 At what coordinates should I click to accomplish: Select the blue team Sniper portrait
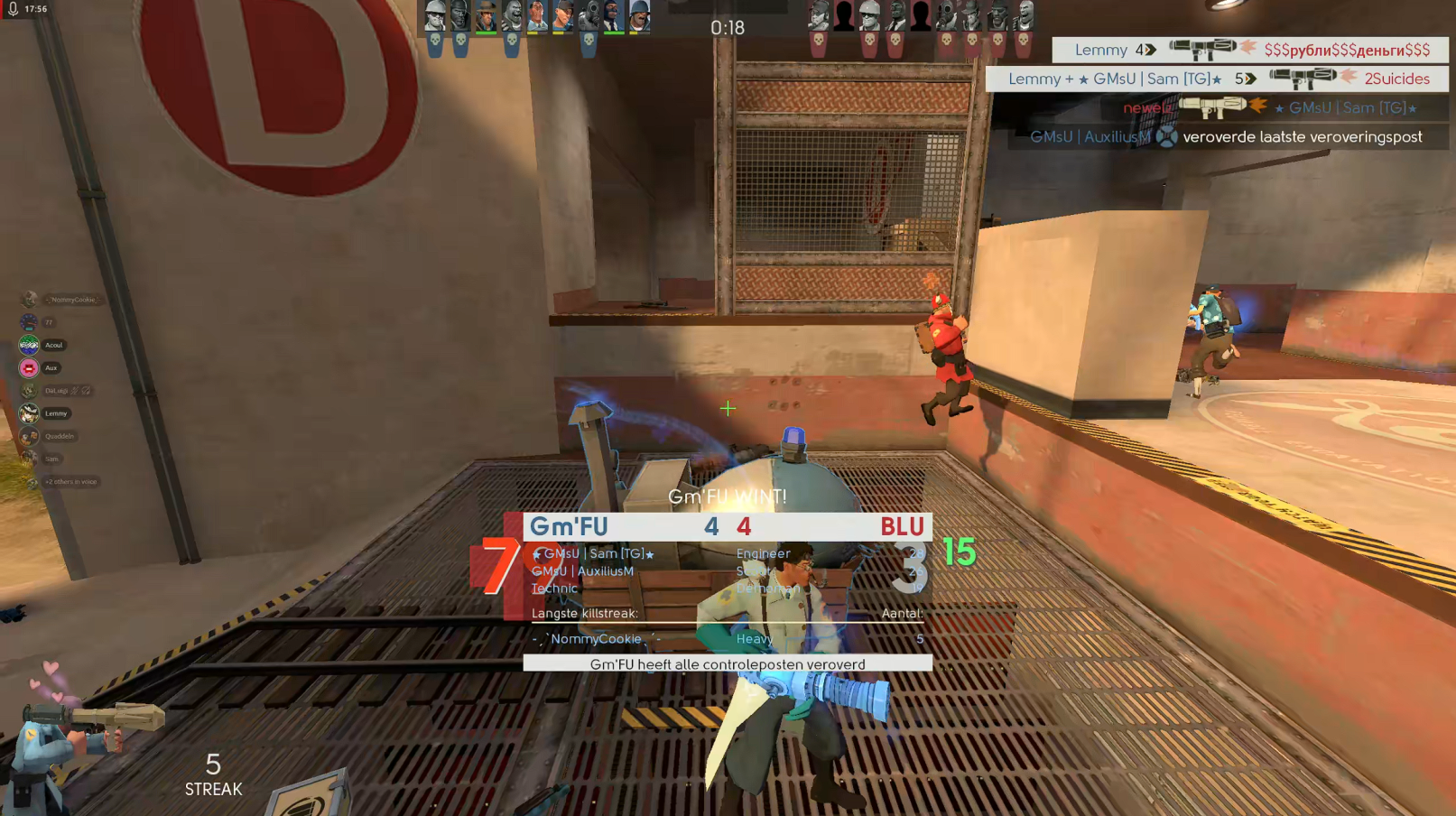[487, 17]
